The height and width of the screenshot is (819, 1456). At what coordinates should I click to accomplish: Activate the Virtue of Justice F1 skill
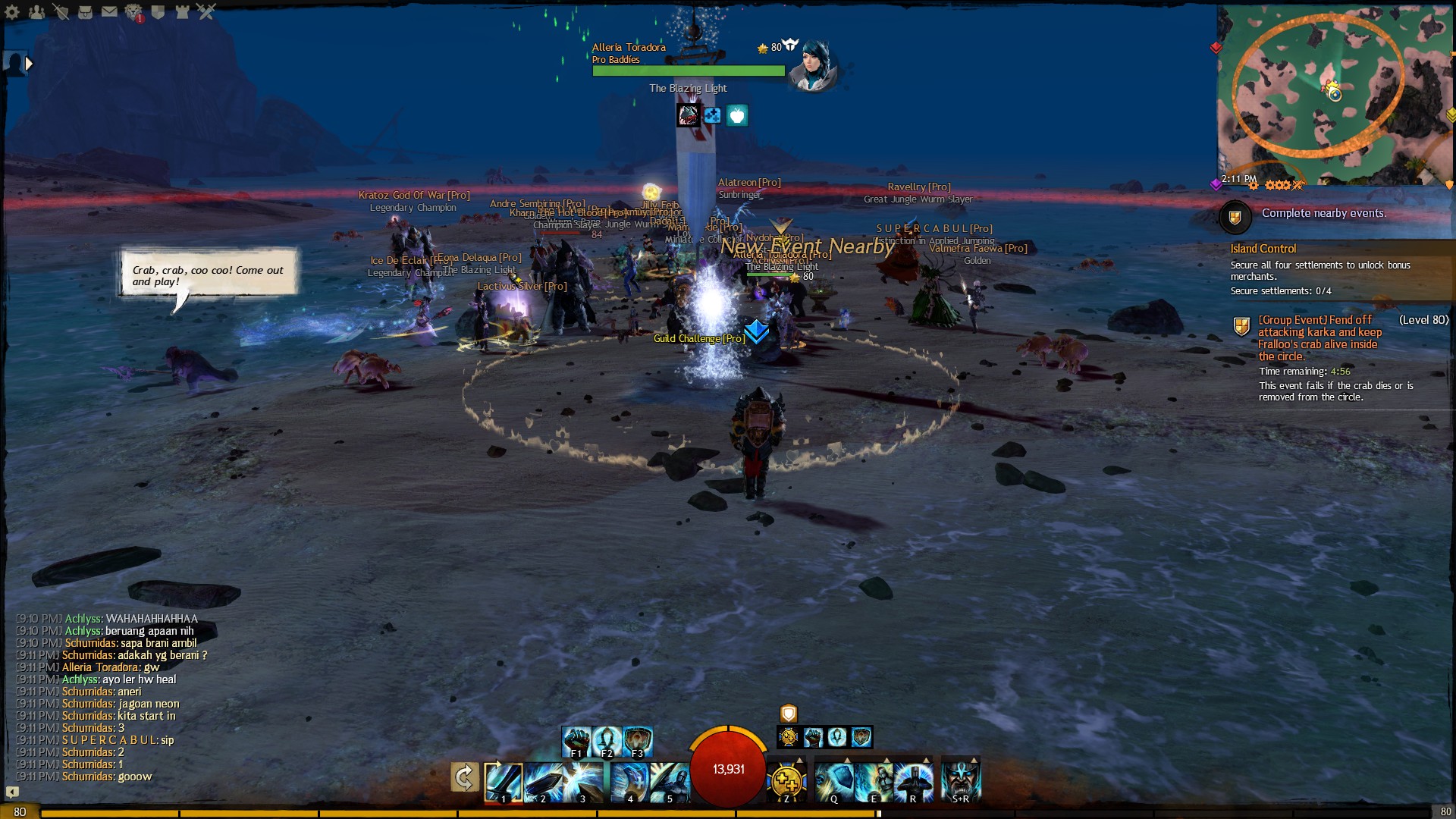(576, 739)
